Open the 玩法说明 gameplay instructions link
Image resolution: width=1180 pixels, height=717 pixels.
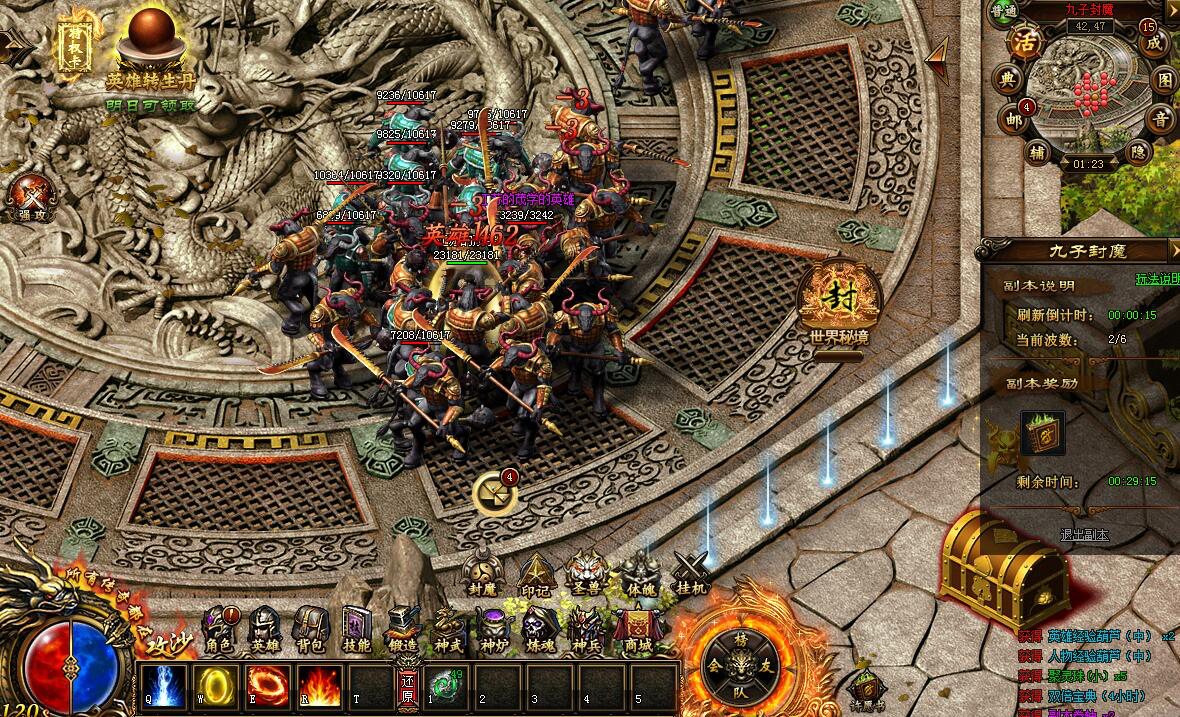pyautogui.click(x=1158, y=279)
